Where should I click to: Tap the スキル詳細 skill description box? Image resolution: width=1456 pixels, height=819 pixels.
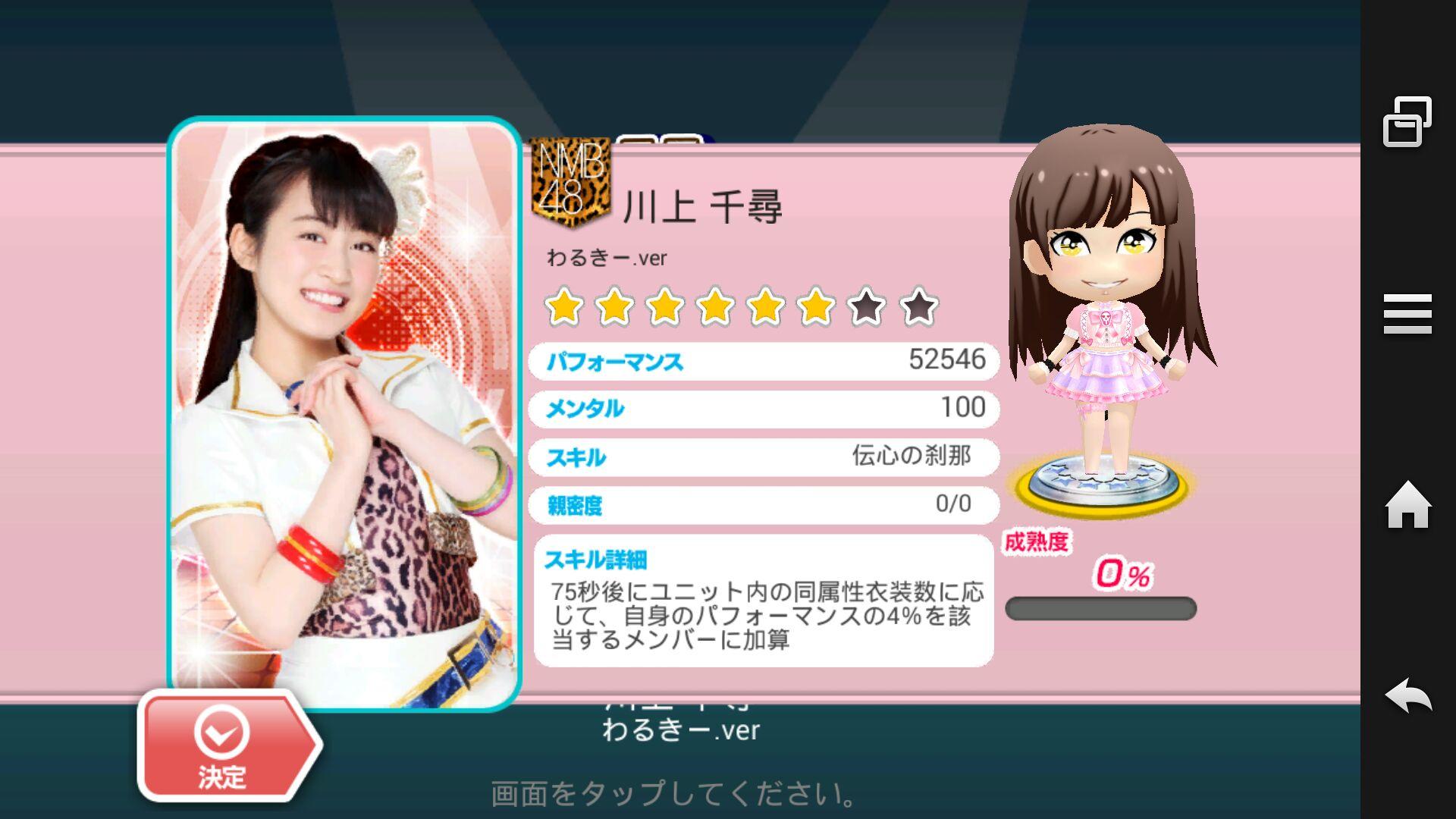[x=764, y=601]
